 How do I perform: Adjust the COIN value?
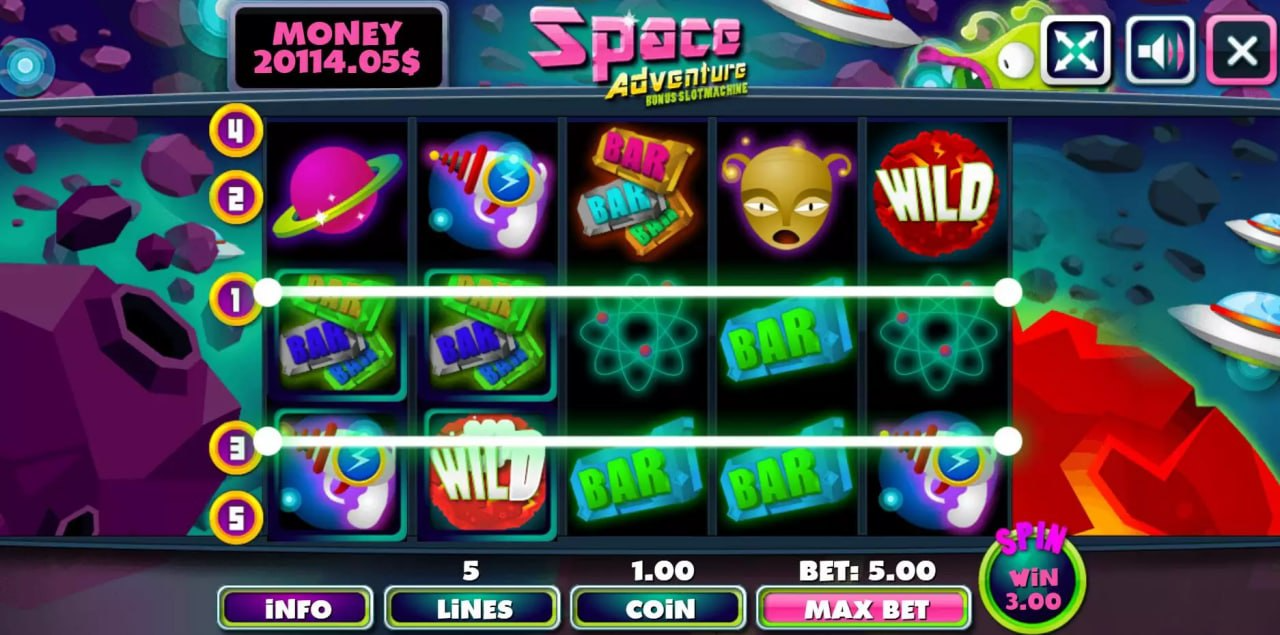point(658,608)
